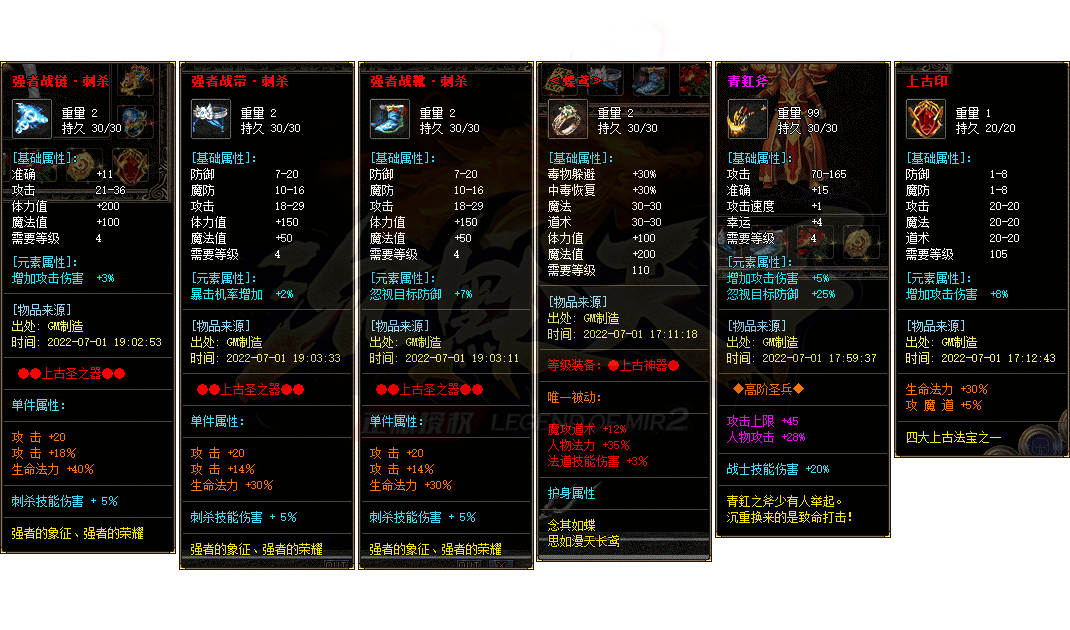
Task: Pick the 青釭斧 axe weapon icon
Action: (747, 119)
